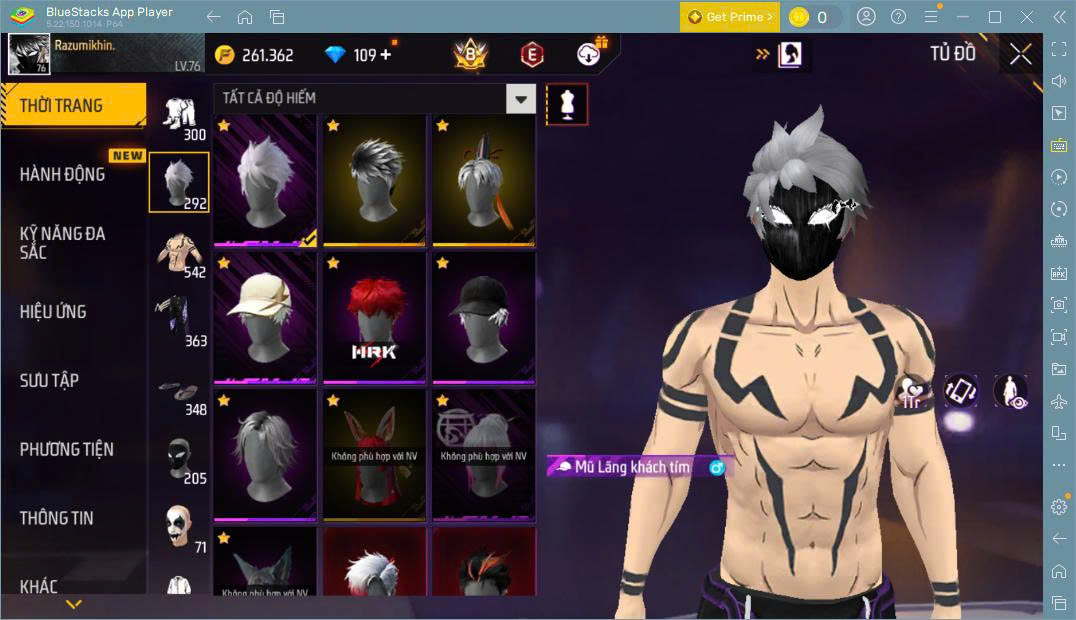Viewport: 1076px width, 620px height.
Task: Choose the PHƯƠNG TIỆN category
Action: 67,449
